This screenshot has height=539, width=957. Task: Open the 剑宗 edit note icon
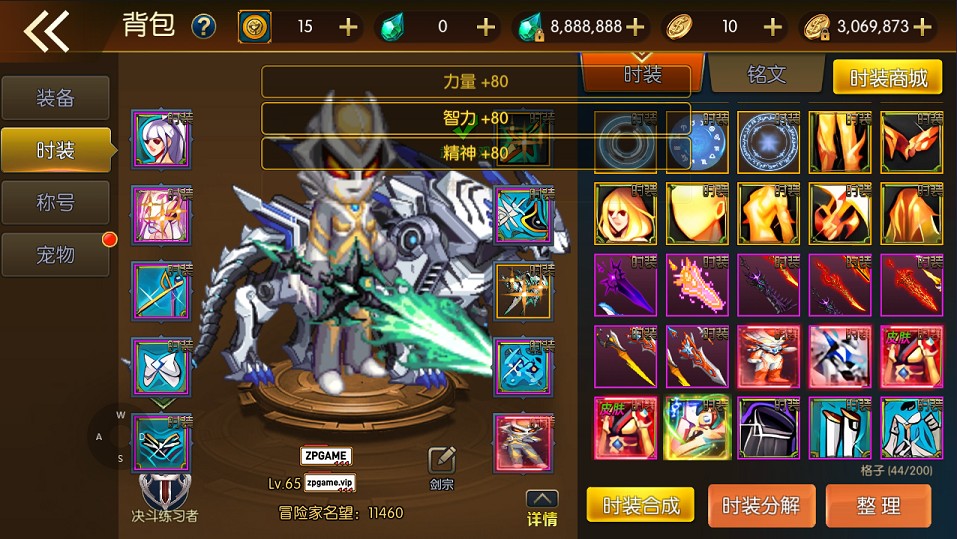tap(441, 461)
